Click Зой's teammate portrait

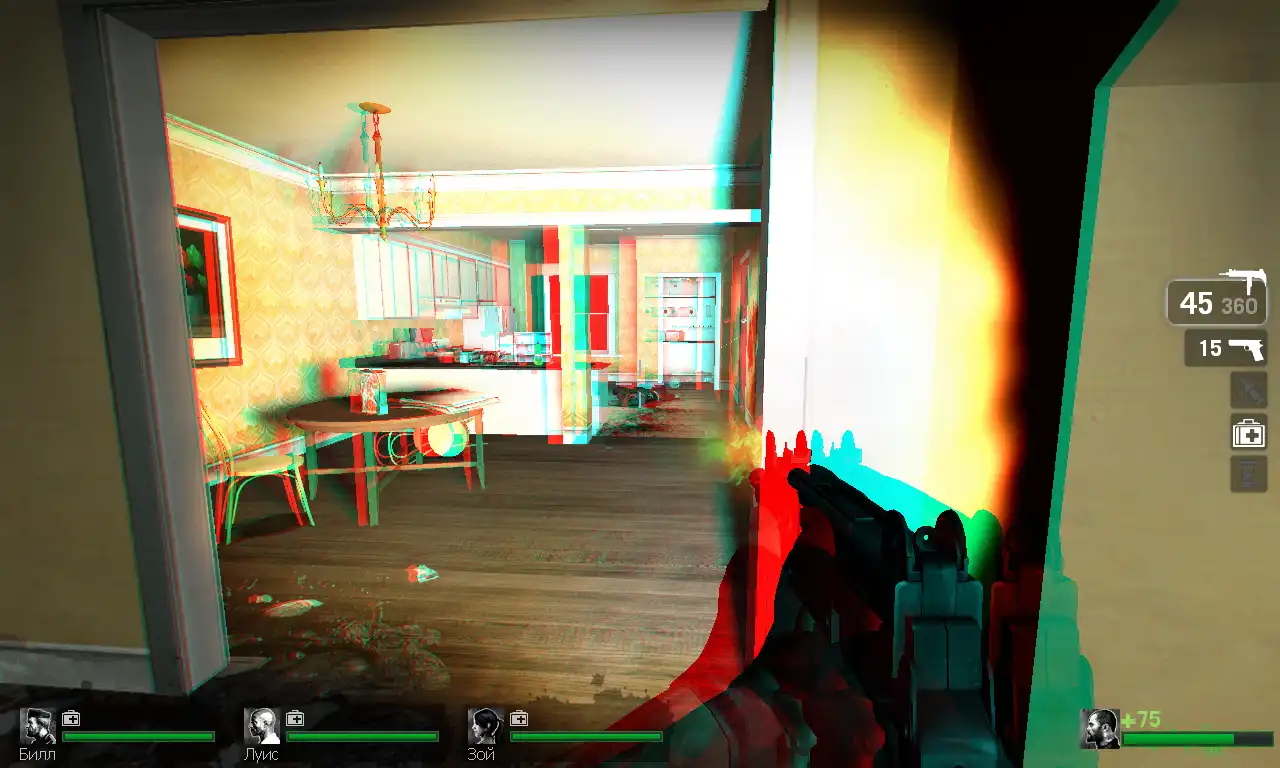point(487,727)
